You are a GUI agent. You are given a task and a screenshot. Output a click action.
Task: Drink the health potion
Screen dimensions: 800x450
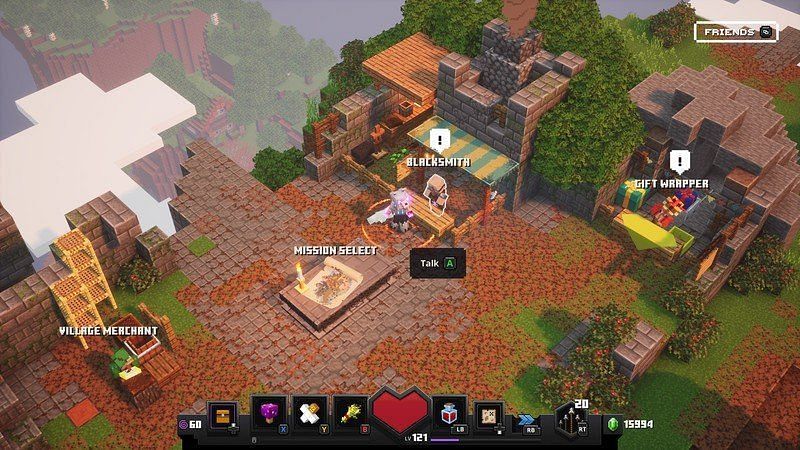(x=449, y=412)
